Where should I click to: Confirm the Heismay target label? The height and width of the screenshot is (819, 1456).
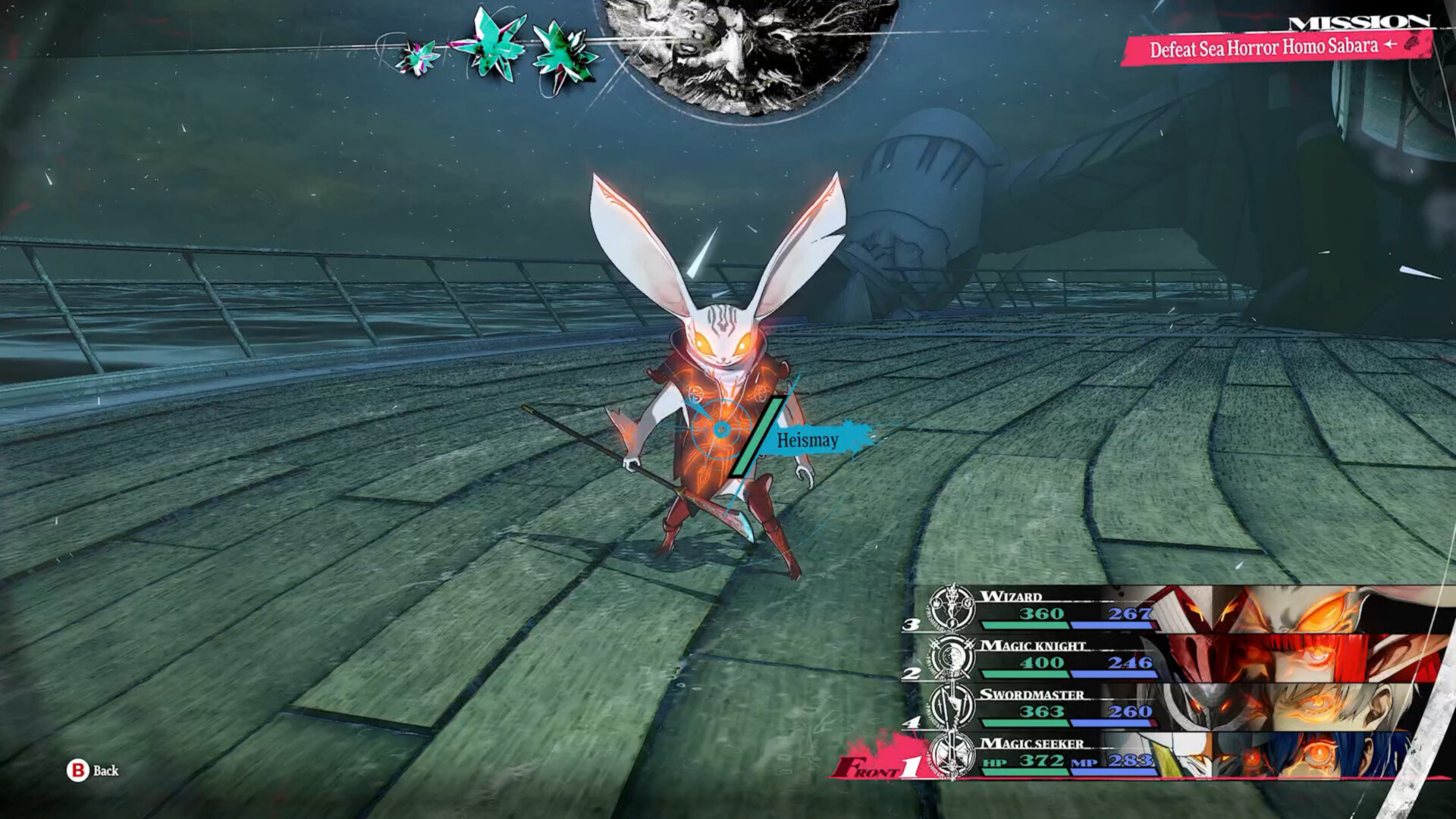point(808,440)
